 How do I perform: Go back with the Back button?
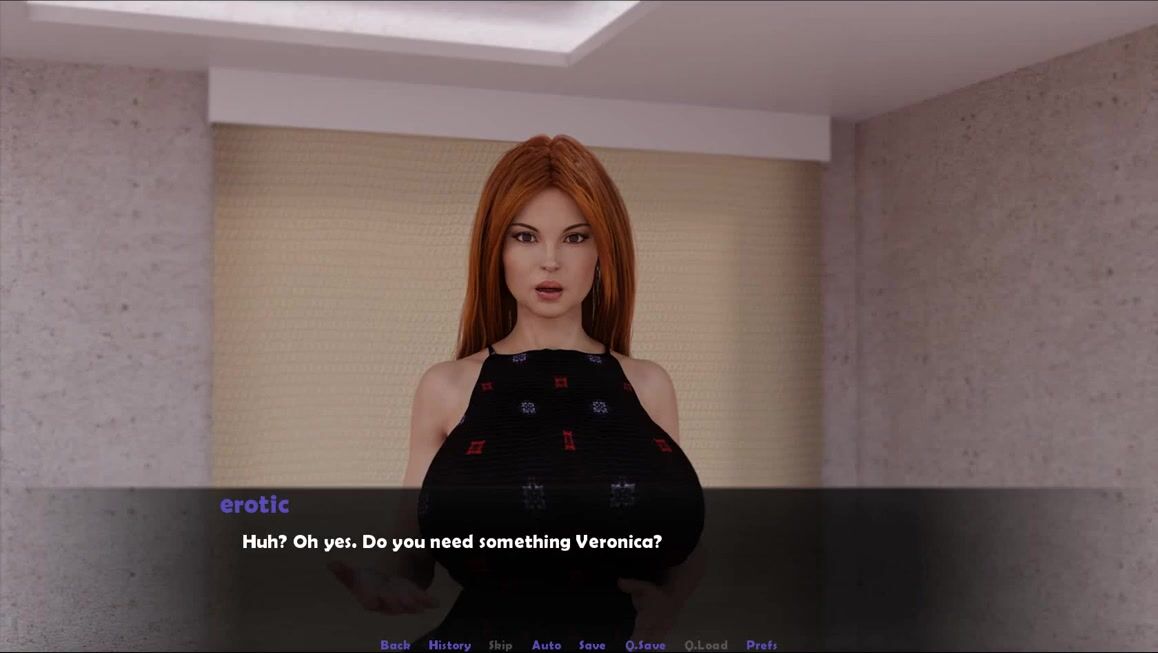395,645
